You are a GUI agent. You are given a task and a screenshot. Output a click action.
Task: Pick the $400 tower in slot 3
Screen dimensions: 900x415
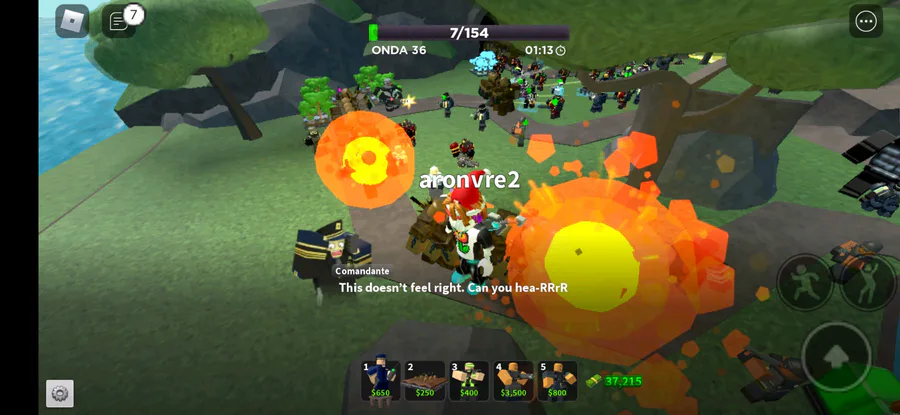click(x=469, y=380)
